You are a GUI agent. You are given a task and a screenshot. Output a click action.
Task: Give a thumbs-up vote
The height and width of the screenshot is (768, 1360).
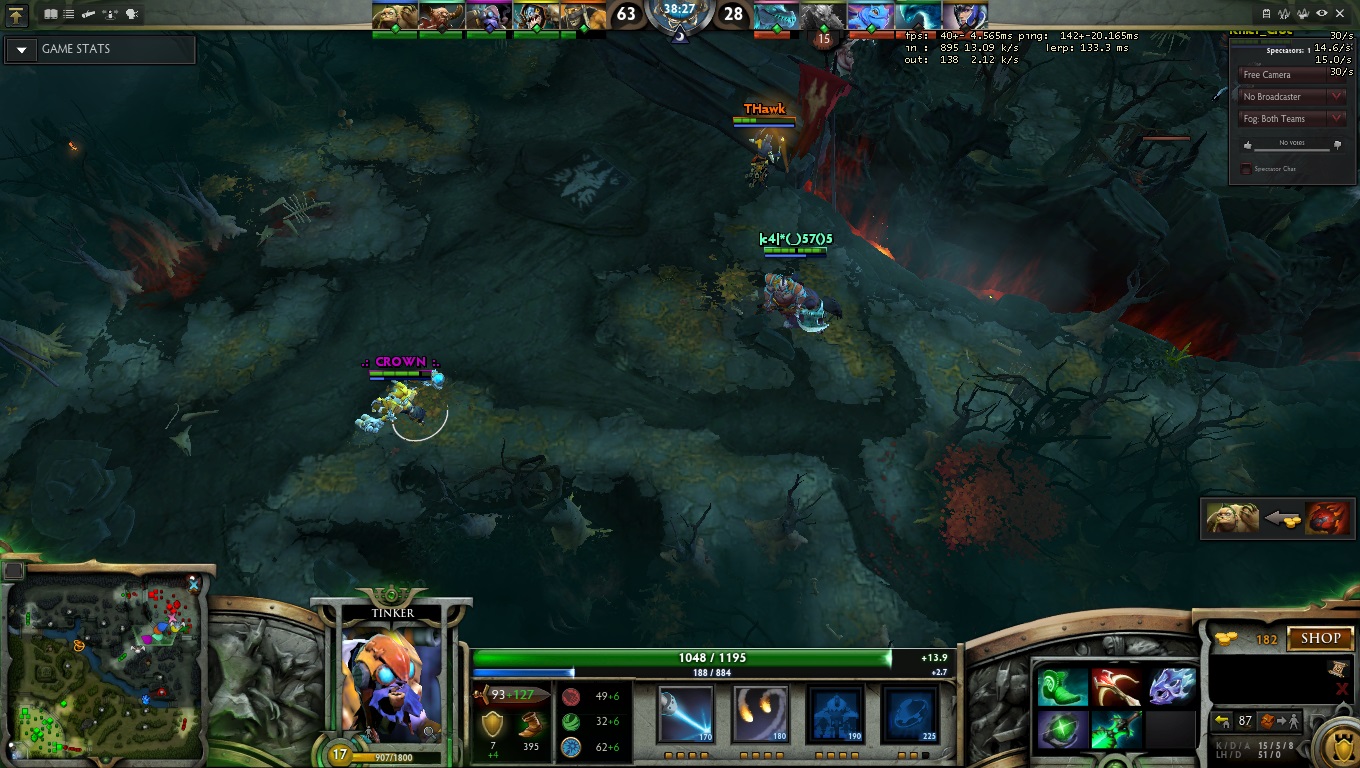point(1246,146)
